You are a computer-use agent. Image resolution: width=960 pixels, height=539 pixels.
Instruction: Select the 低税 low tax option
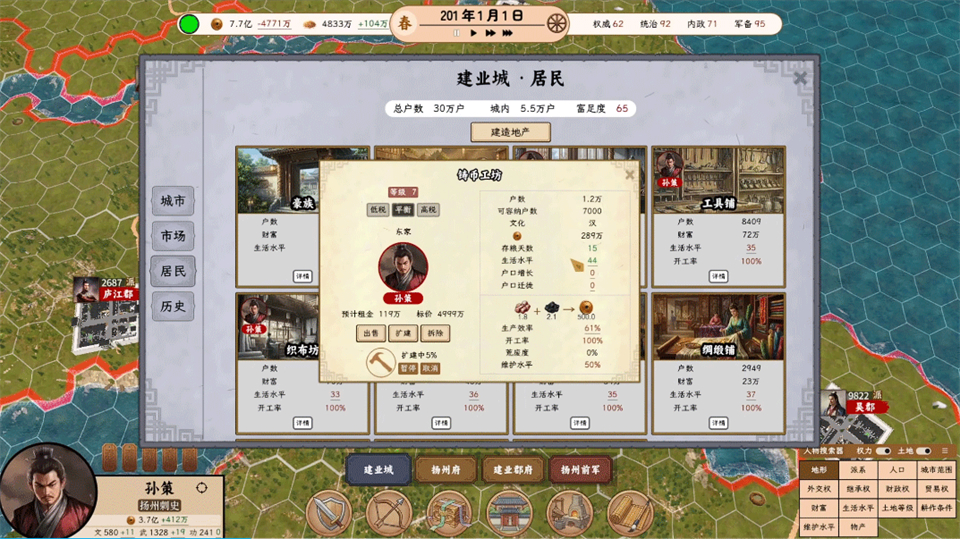[377, 210]
